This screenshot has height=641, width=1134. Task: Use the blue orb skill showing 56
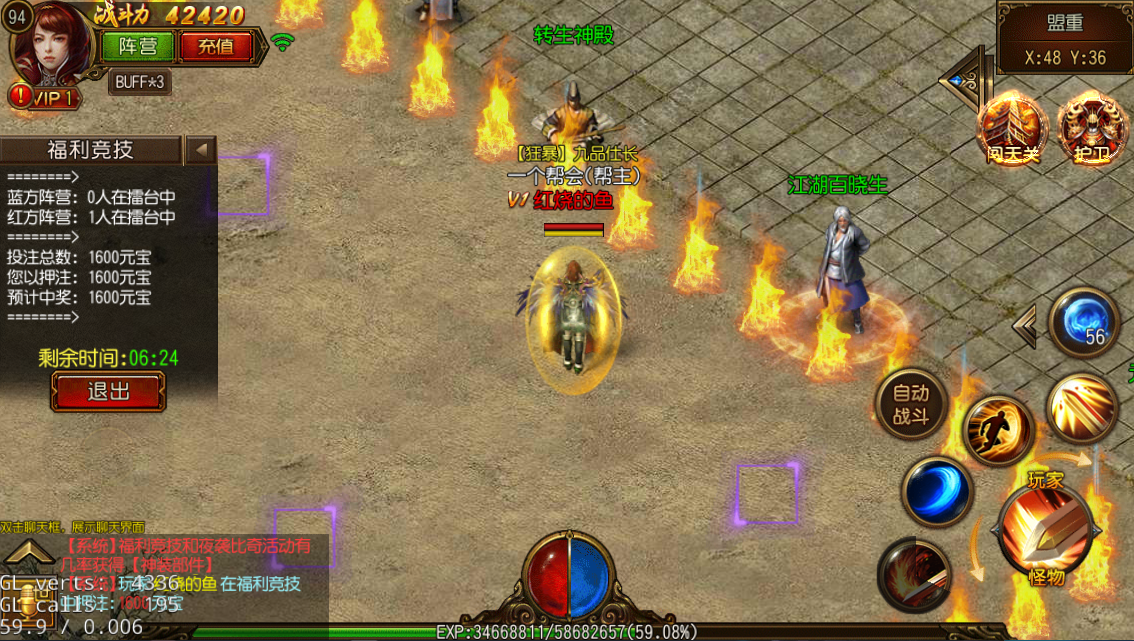[1083, 322]
